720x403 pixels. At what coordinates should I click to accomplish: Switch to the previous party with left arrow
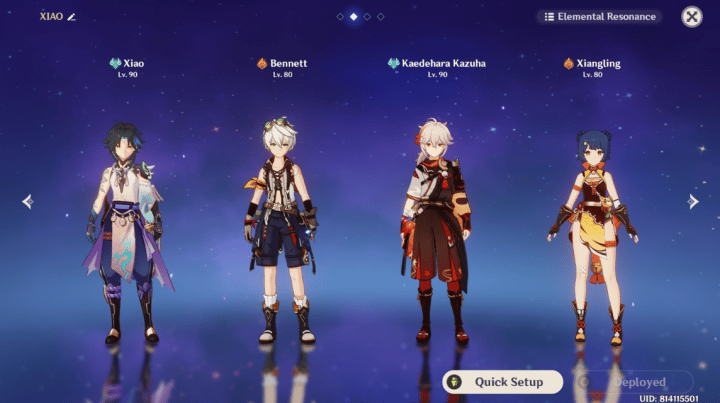(x=27, y=201)
